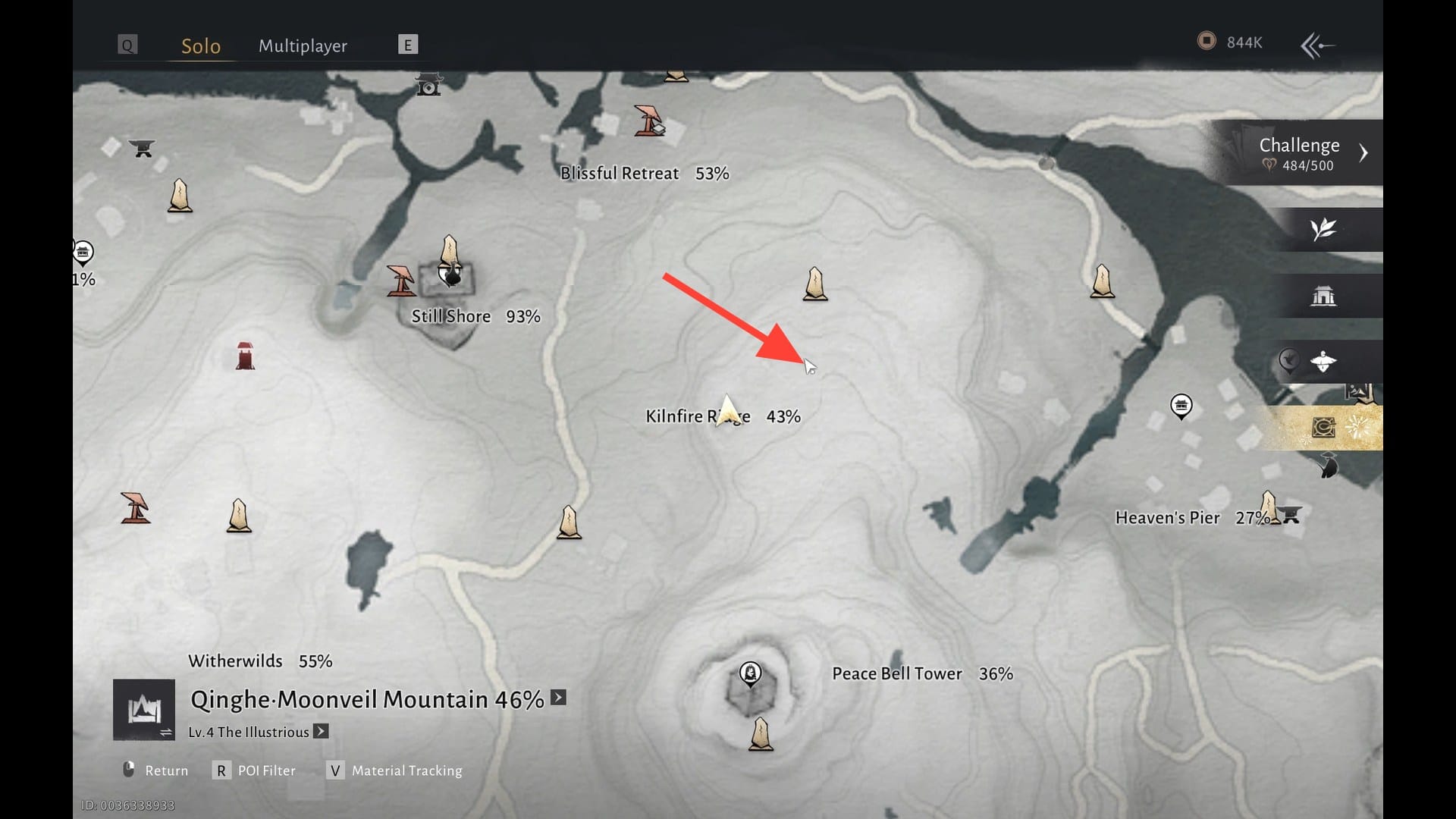Open the Lv.4 The Illustrious details arrow
Viewport: 1456px width, 819px height.
click(322, 732)
